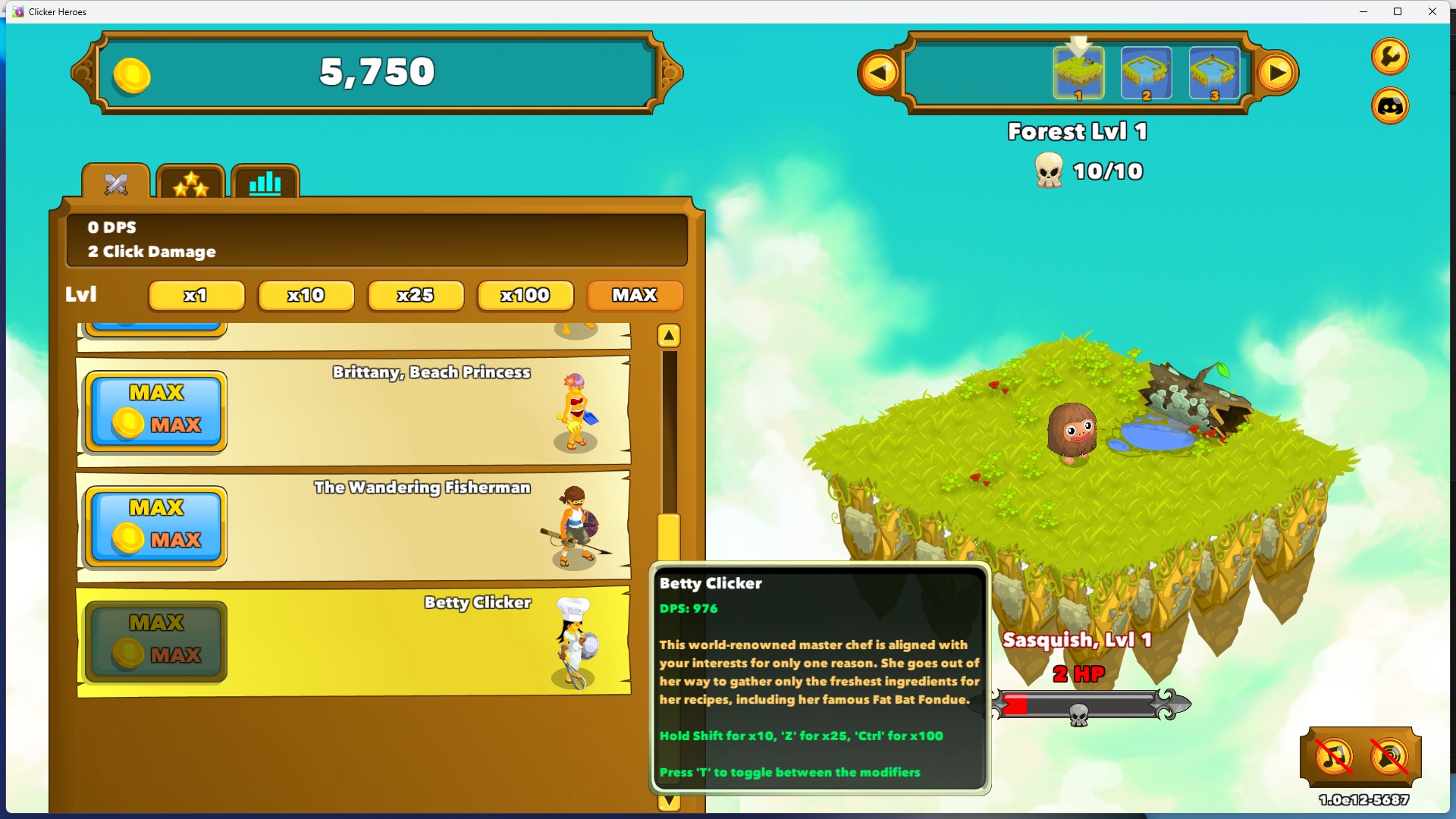Open the wrench options menu
Viewport: 1456px width, 819px height.
(1390, 56)
